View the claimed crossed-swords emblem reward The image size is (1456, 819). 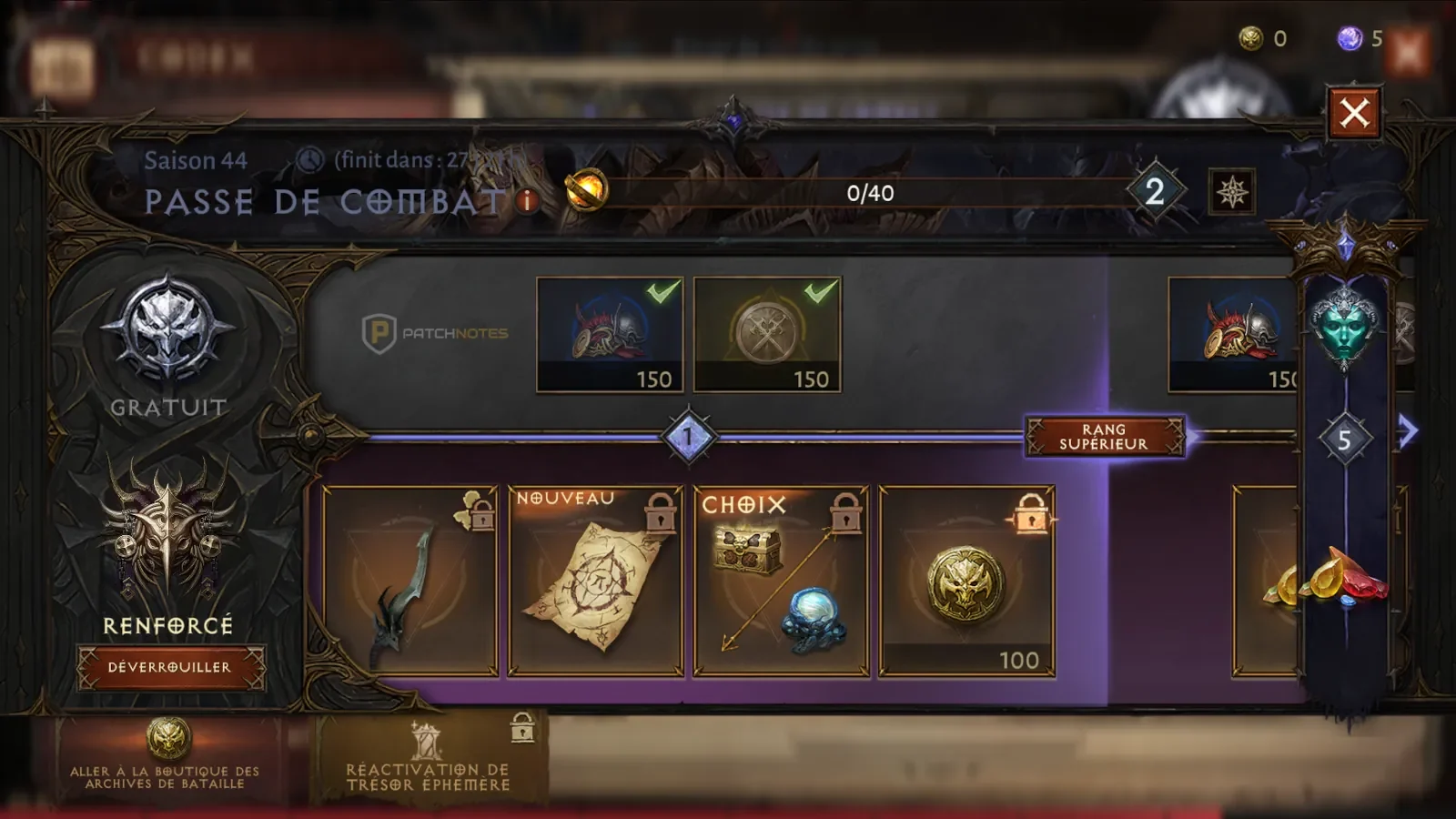(767, 334)
